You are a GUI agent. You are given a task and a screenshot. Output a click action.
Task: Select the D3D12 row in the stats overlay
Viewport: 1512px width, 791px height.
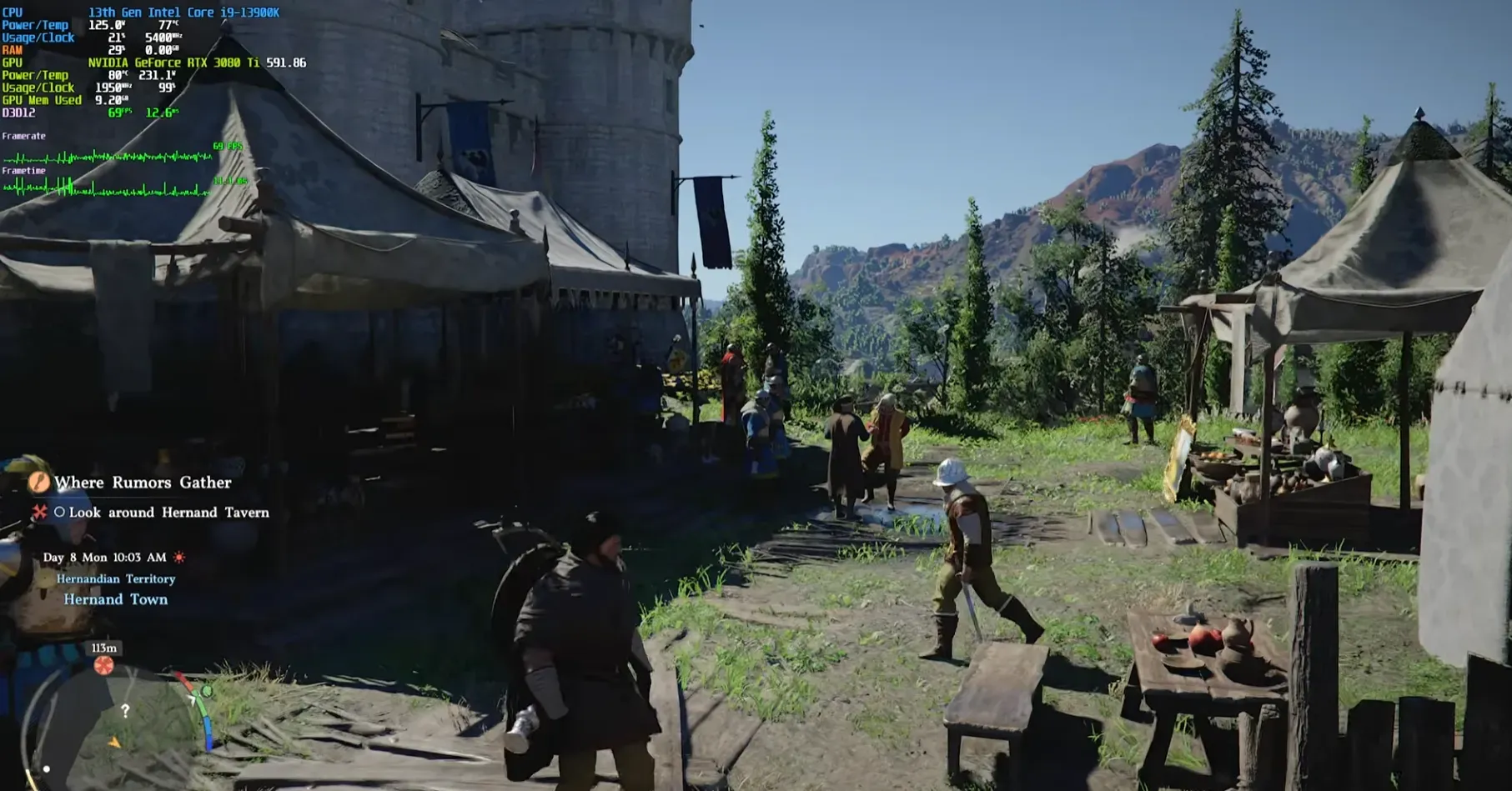[21, 113]
